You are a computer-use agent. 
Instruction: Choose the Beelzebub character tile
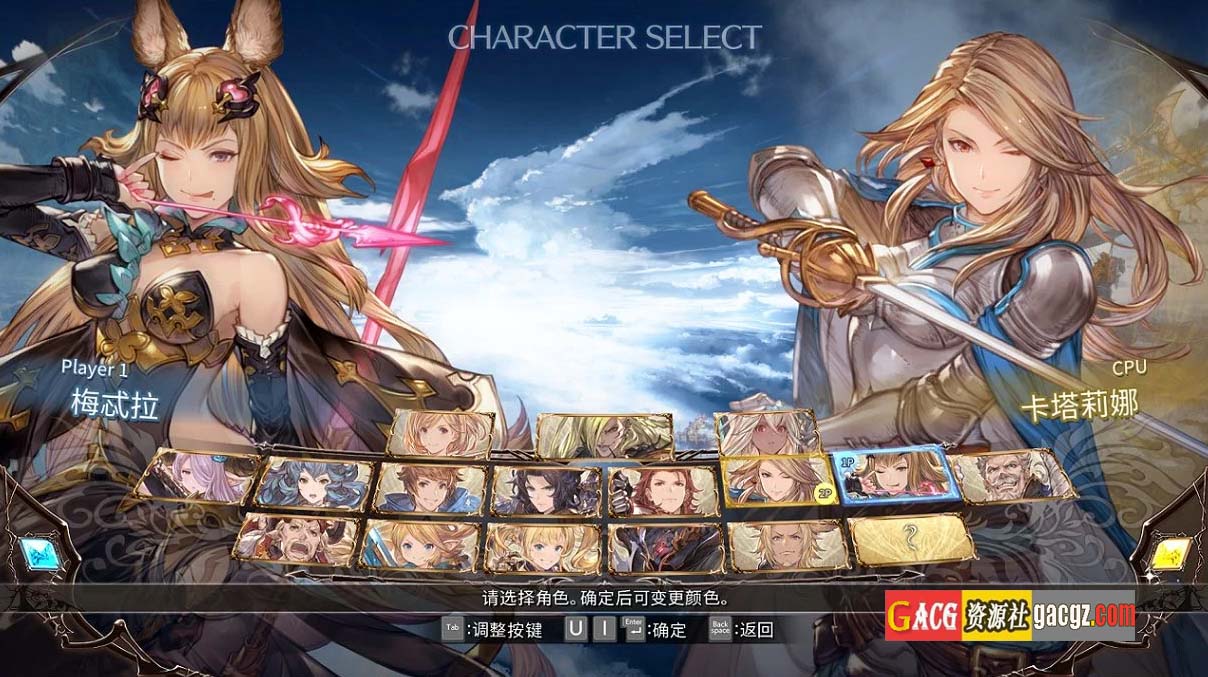(603, 435)
